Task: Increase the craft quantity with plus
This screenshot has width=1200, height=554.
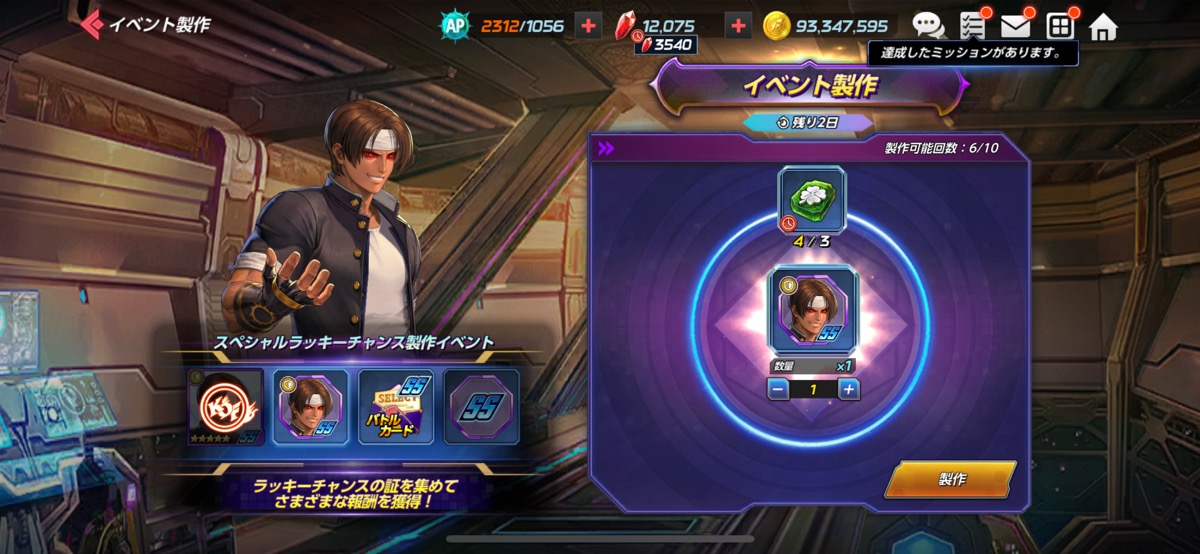Action: [848, 389]
